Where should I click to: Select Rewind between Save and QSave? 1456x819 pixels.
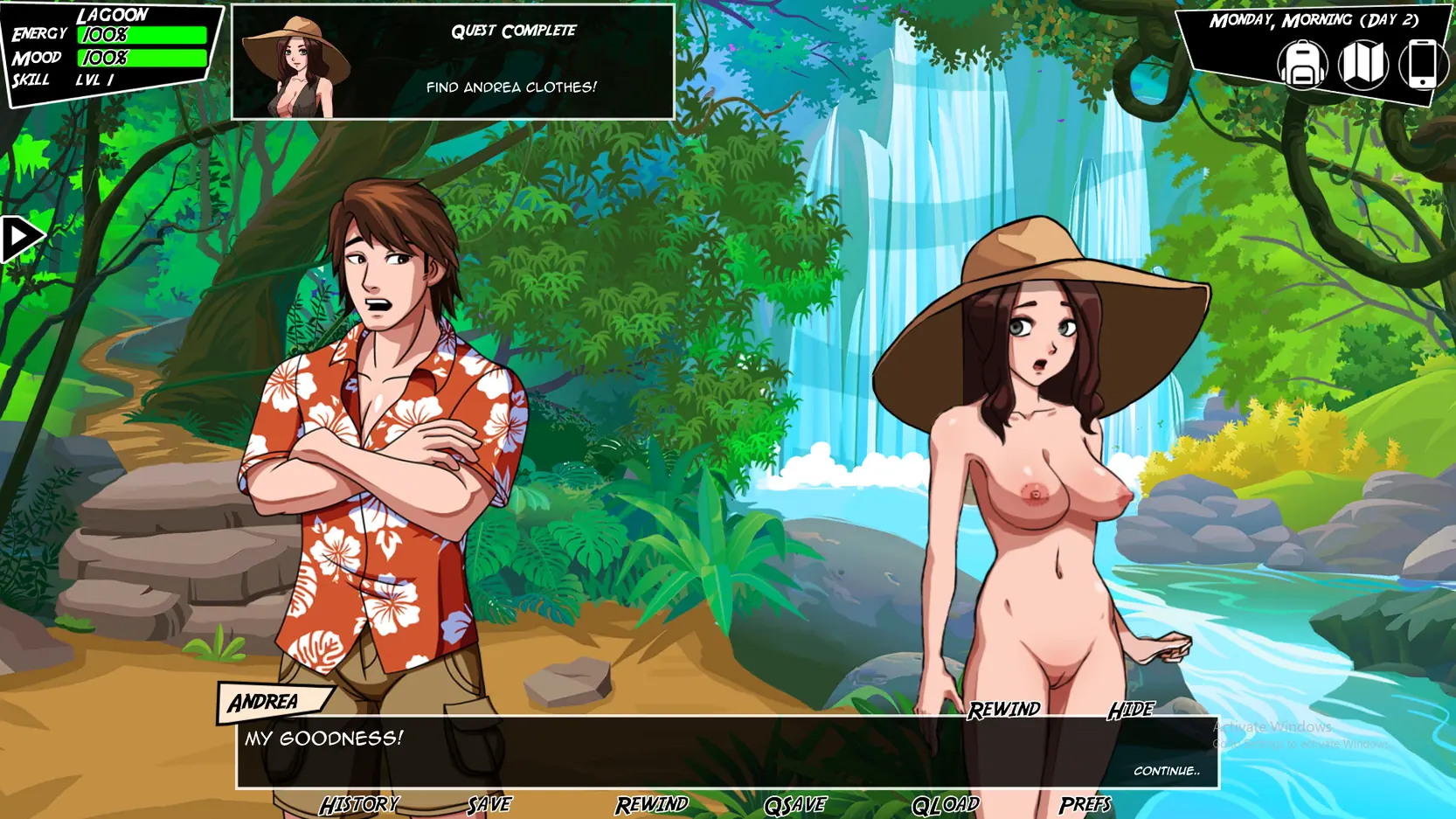[x=652, y=804]
